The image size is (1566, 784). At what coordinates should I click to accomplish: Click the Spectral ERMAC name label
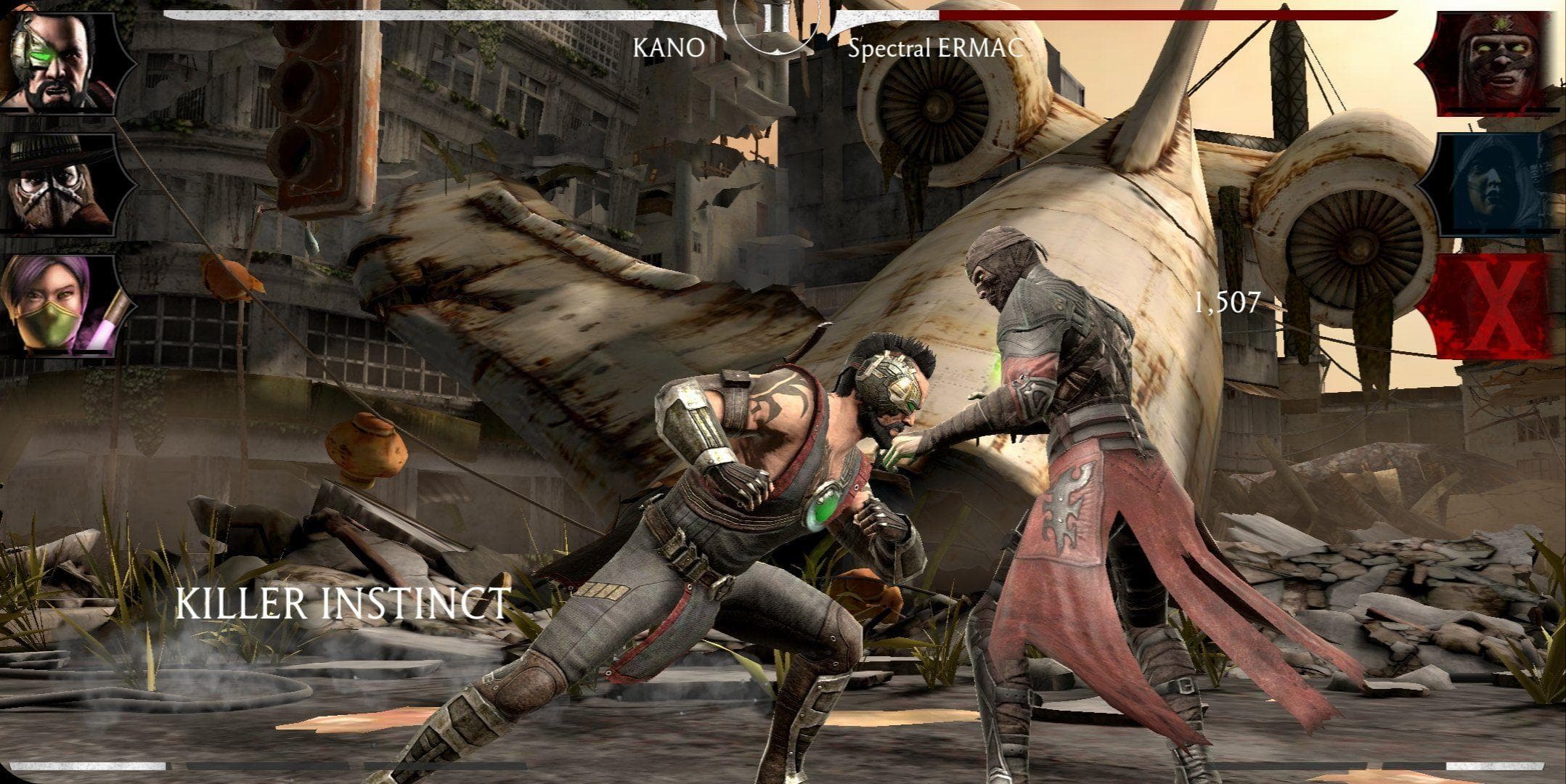pyautogui.click(x=937, y=51)
